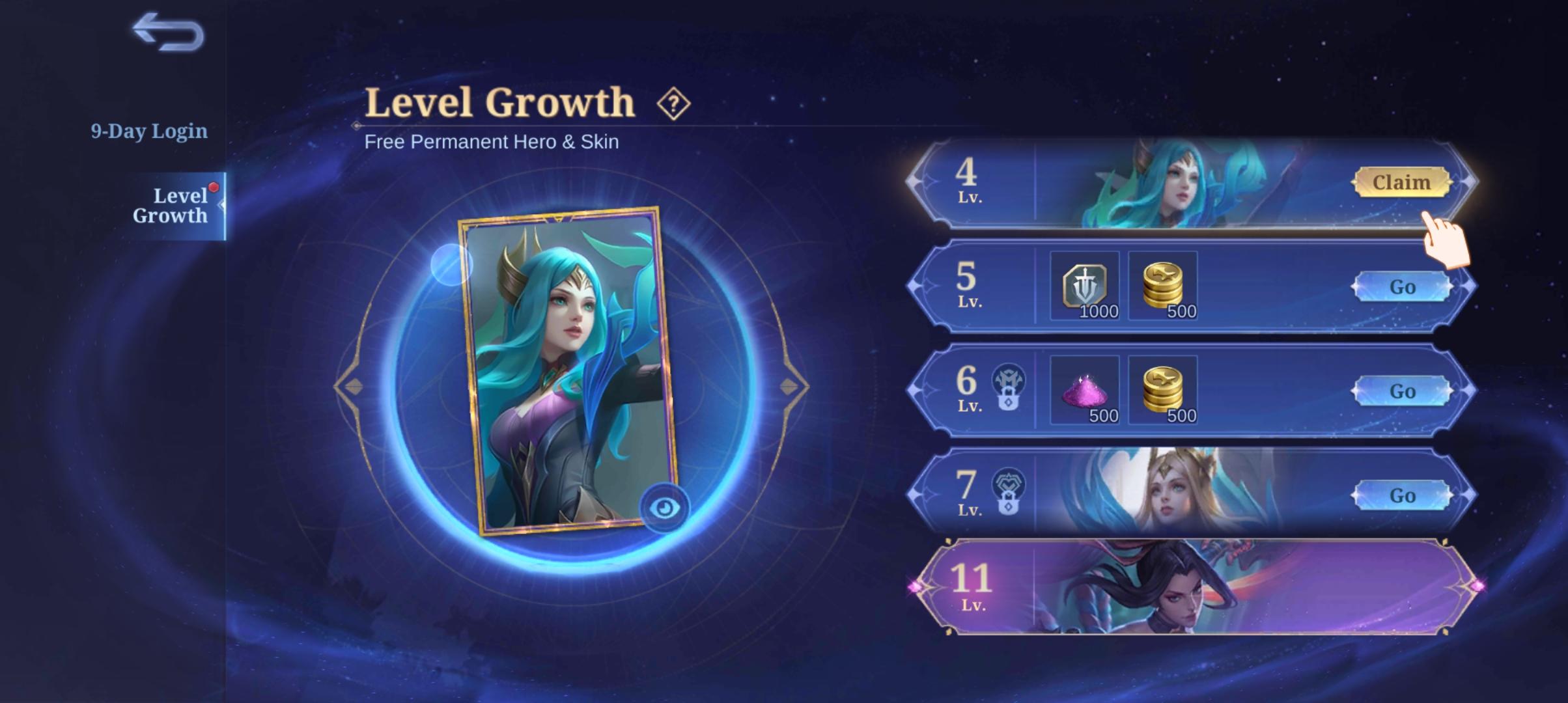The height and width of the screenshot is (703, 1568).
Task: Expand the Level 7 hero reward row
Action: point(1205,496)
